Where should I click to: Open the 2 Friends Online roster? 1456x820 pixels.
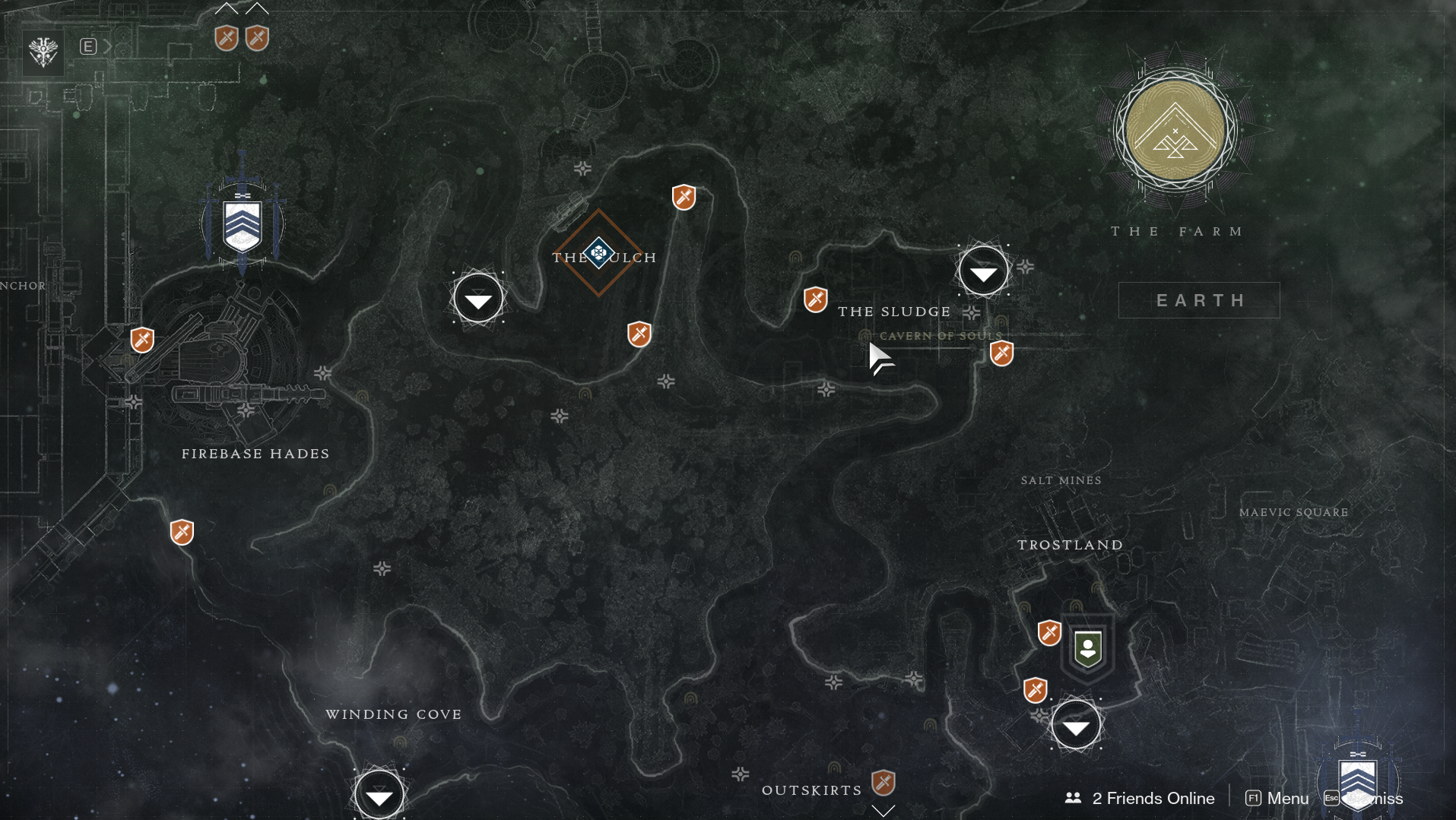coord(1140,798)
